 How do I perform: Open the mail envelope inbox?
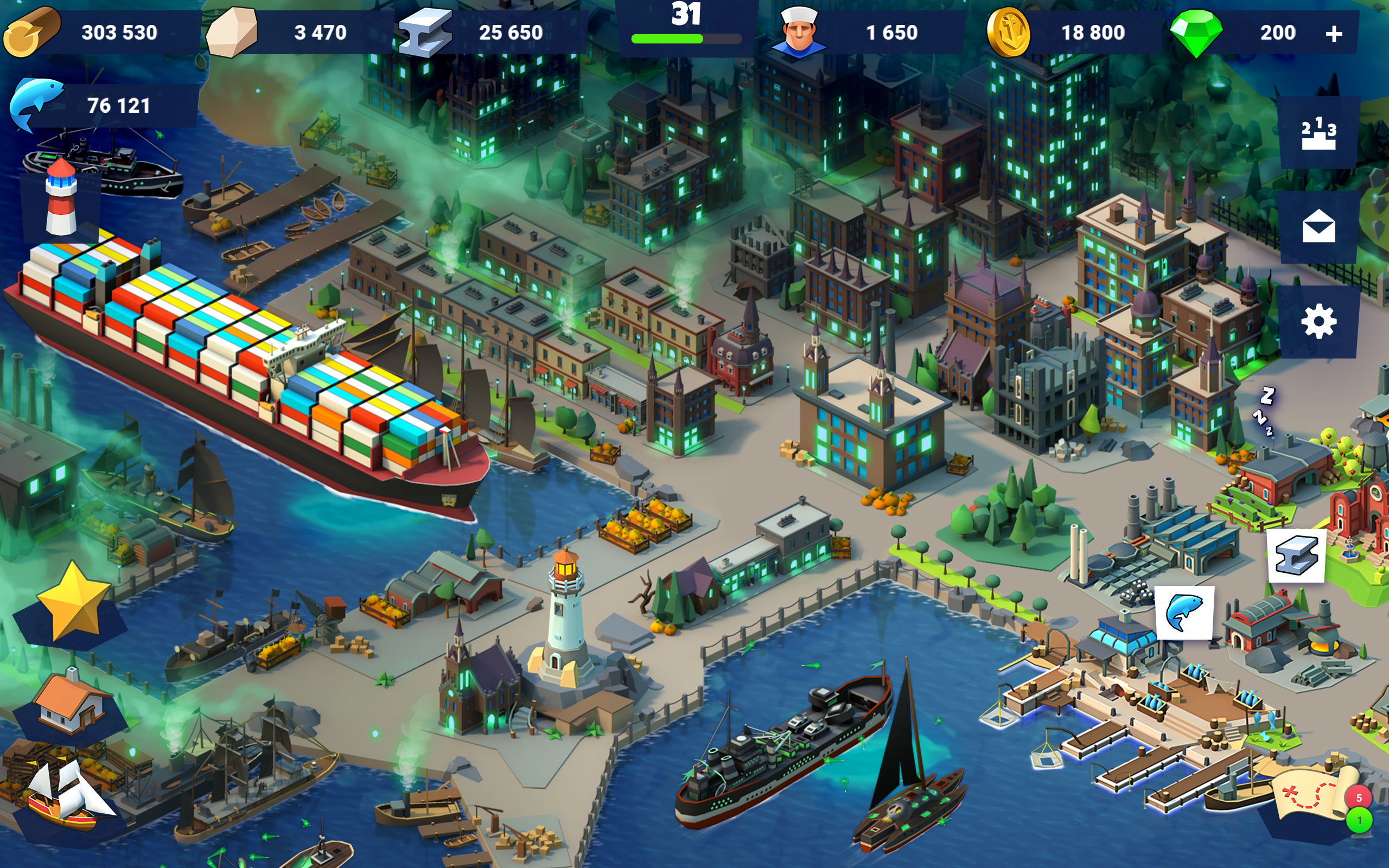tap(1318, 227)
